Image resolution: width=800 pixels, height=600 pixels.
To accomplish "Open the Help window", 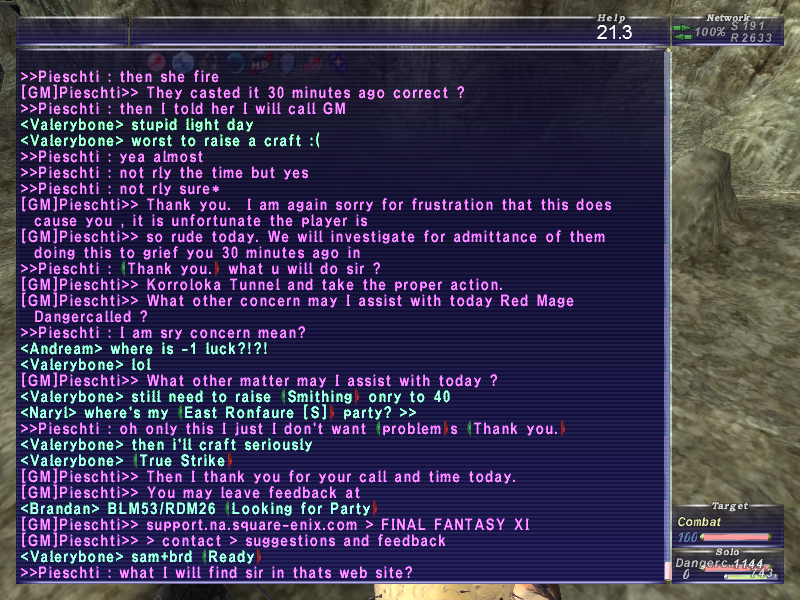I will pos(614,27).
